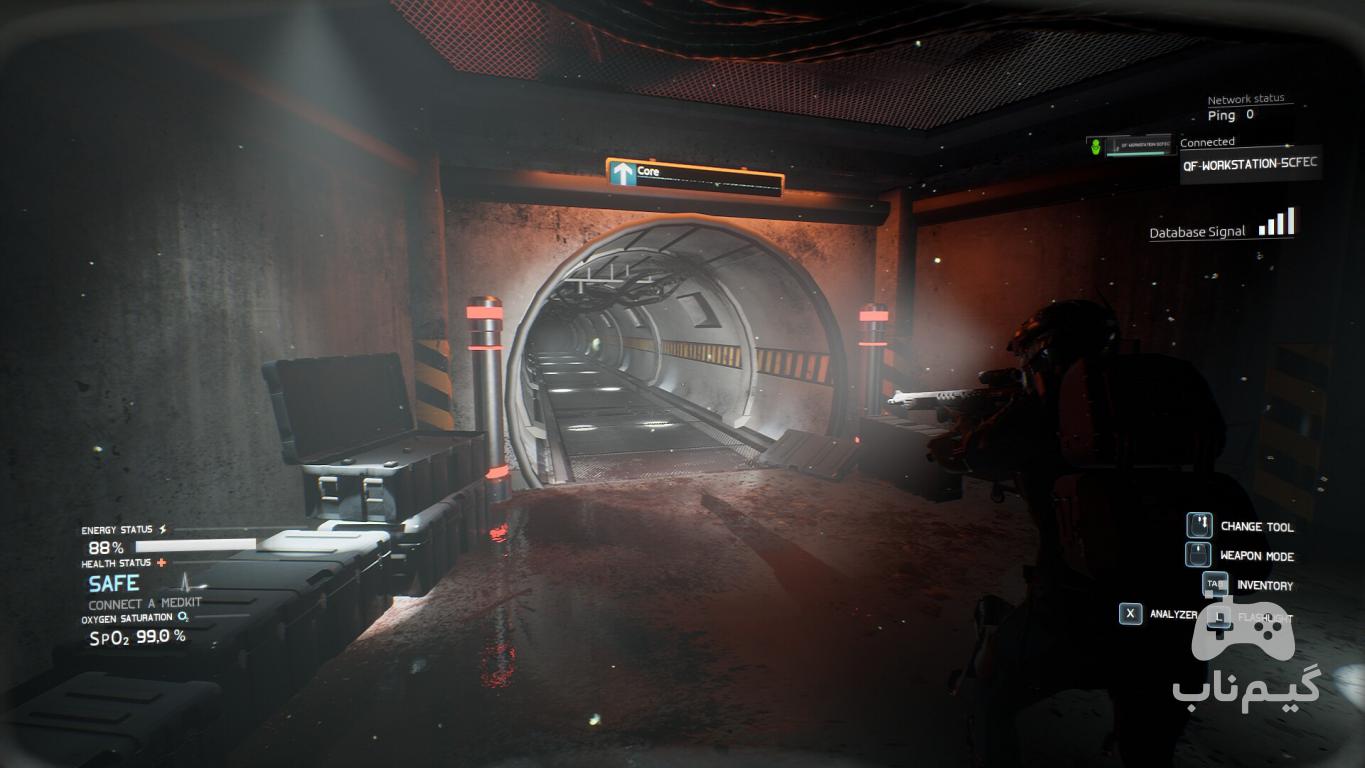Click the green player badge icon
The image size is (1365, 768).
point(1098,147)
